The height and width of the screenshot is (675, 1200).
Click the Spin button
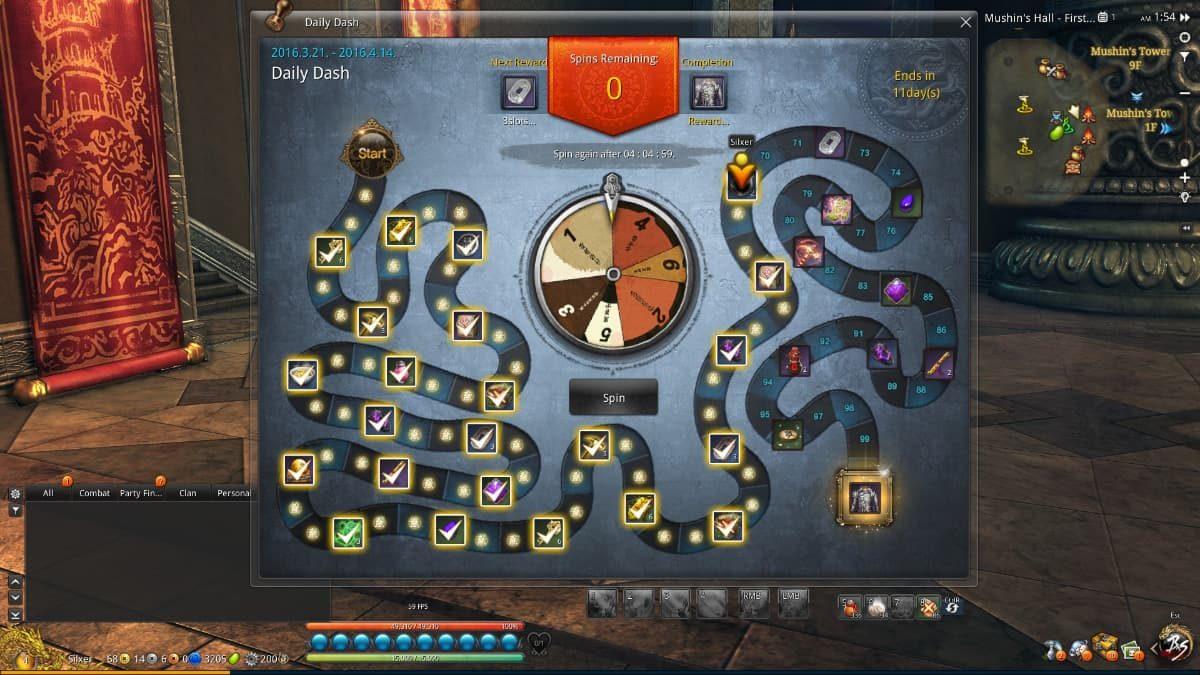point(613,397)
